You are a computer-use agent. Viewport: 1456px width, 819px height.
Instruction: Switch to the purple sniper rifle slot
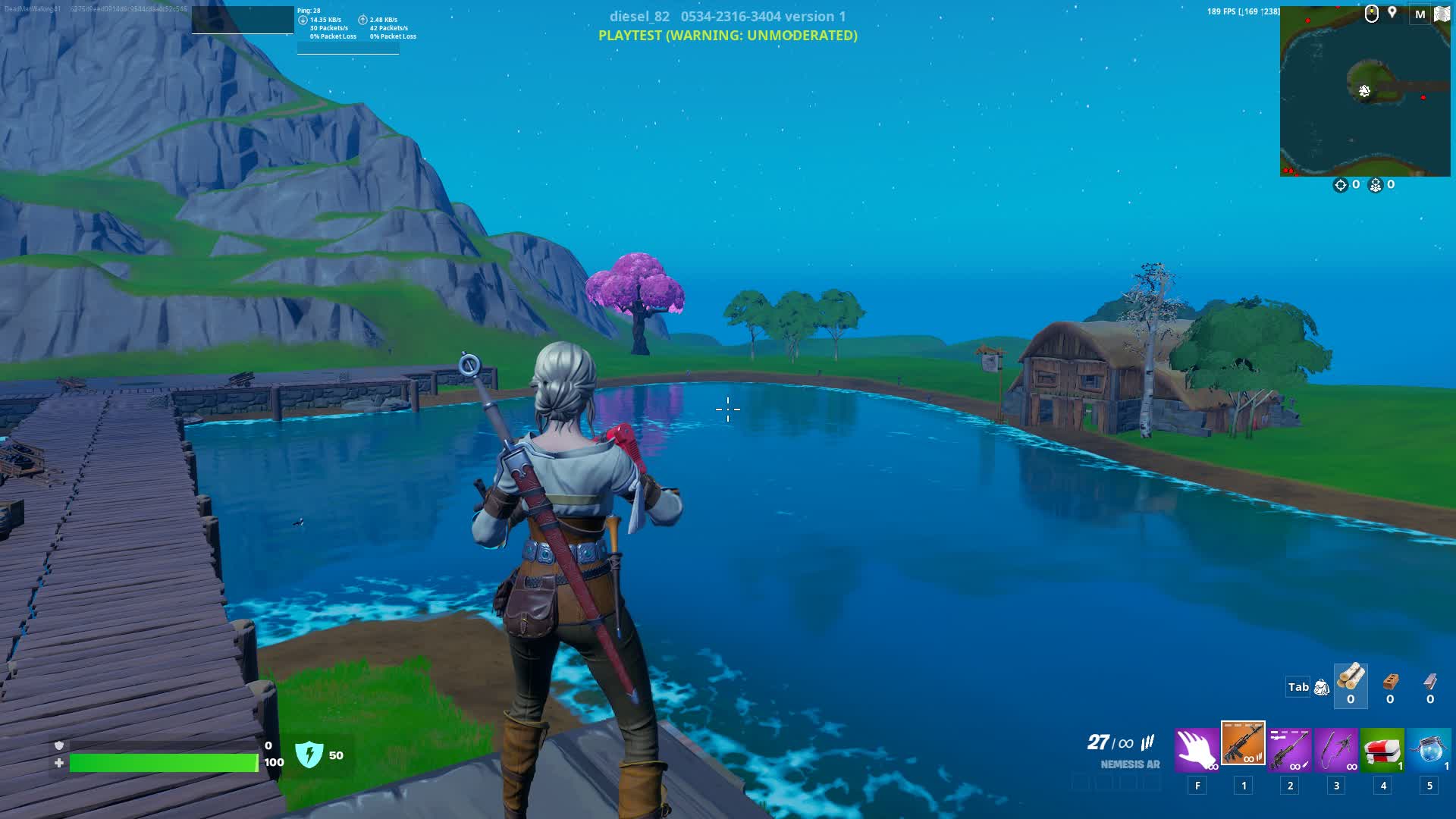[1289, 749]
